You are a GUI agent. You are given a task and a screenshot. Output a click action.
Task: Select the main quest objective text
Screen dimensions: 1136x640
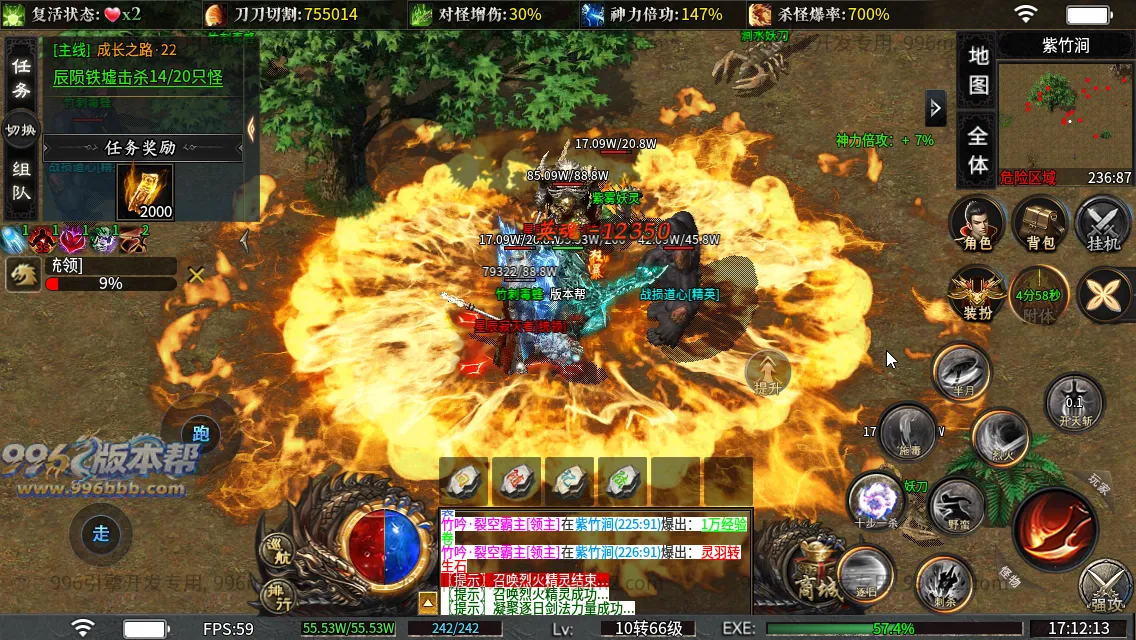point(138,77)
